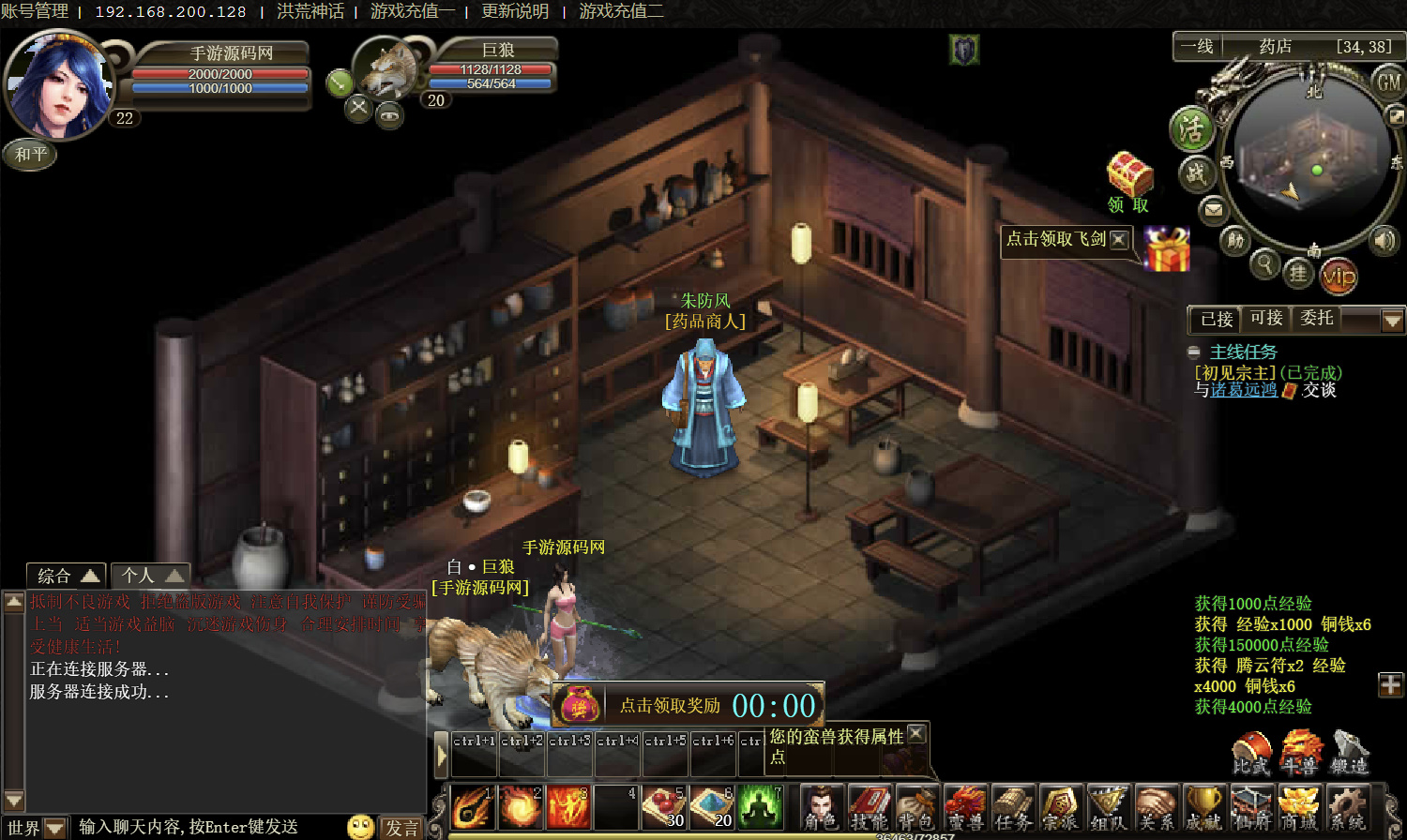Open the 技能 skills book

(870, 807)
